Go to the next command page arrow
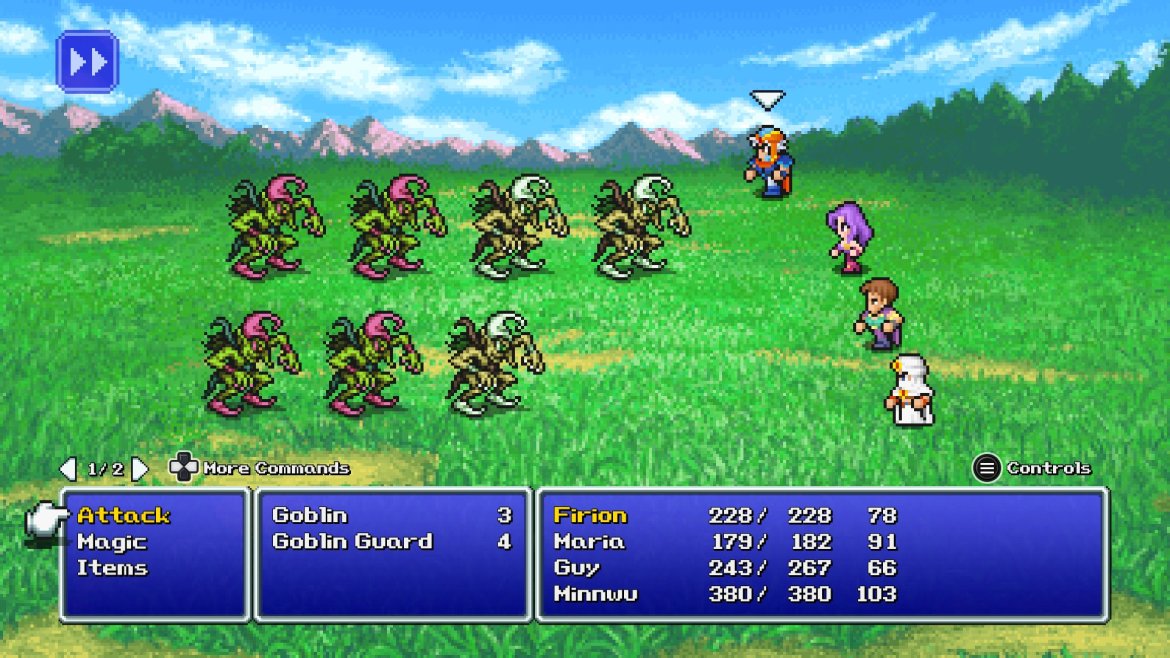 [x=140, y=468]
